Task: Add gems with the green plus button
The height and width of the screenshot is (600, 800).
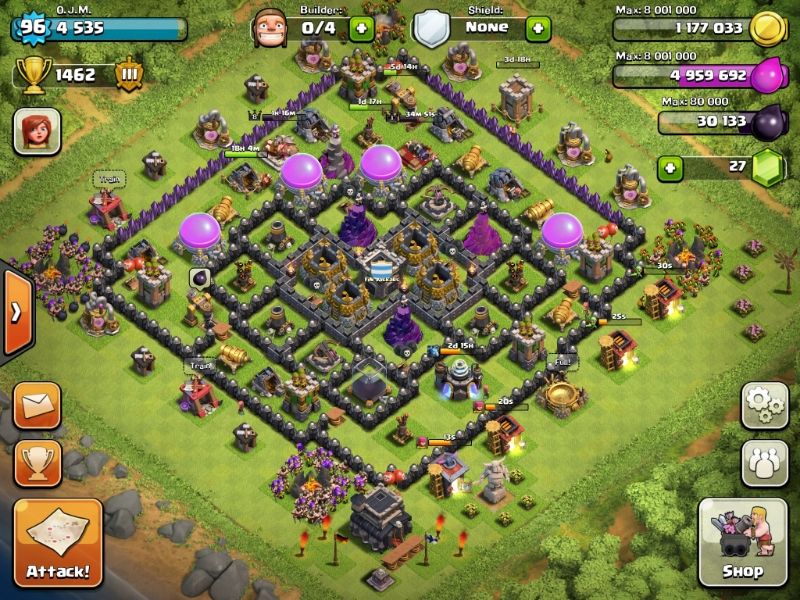Action: (x=671, y=167)
